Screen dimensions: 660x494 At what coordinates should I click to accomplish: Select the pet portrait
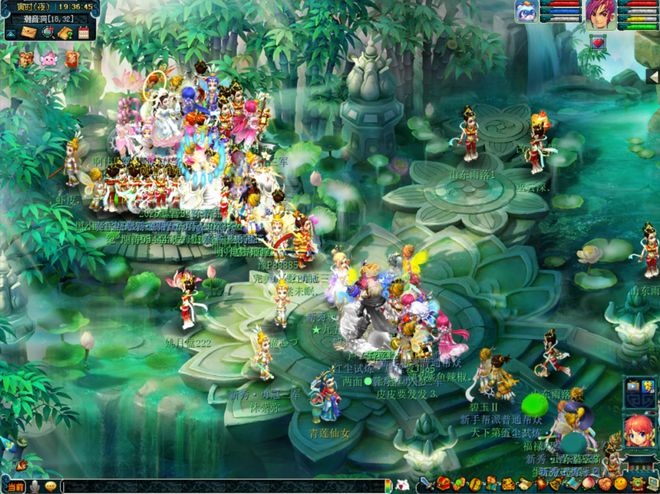[526, 12]
